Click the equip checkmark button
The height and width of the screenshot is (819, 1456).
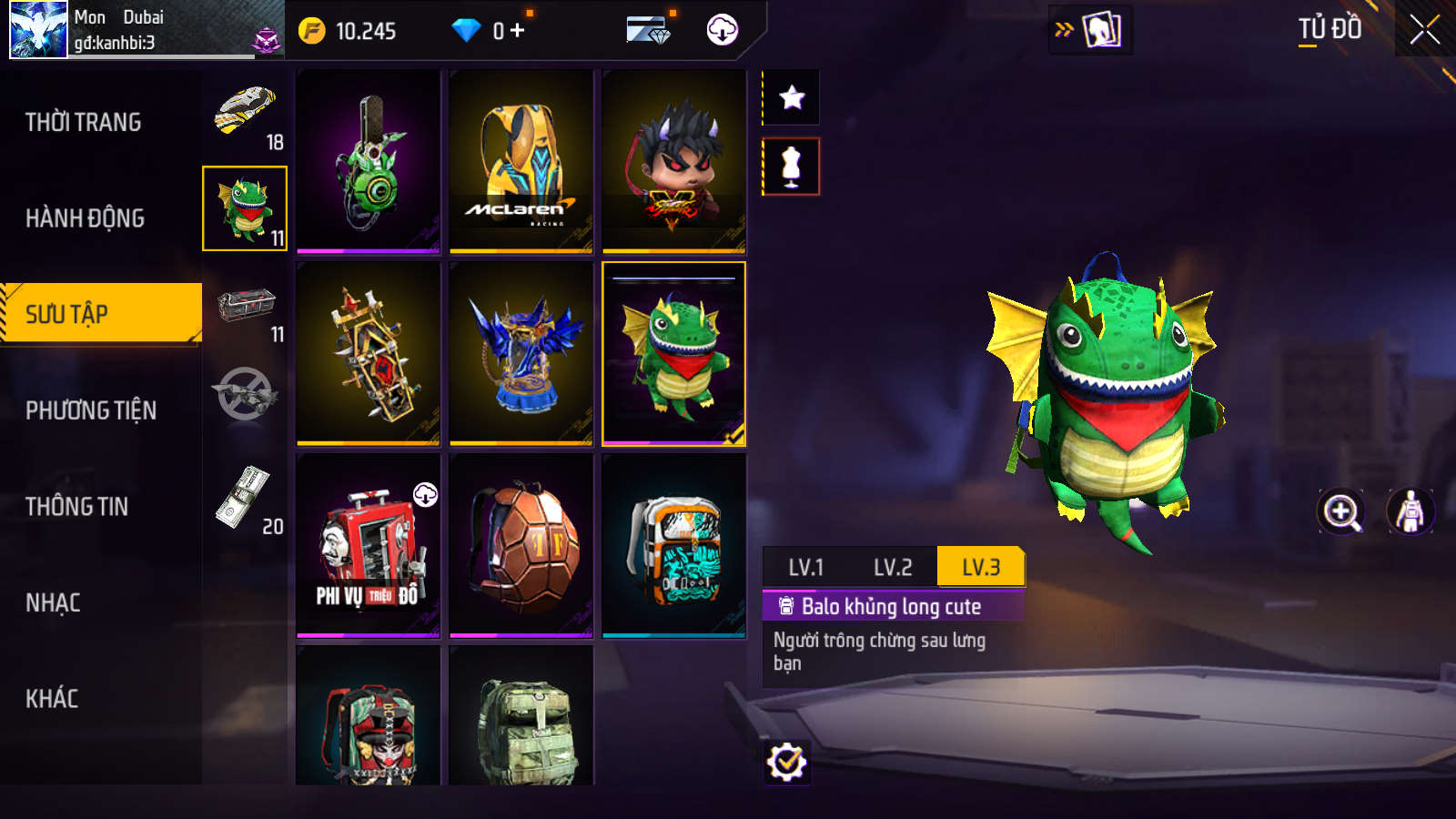pyautogui.click(x=786, y=763)
